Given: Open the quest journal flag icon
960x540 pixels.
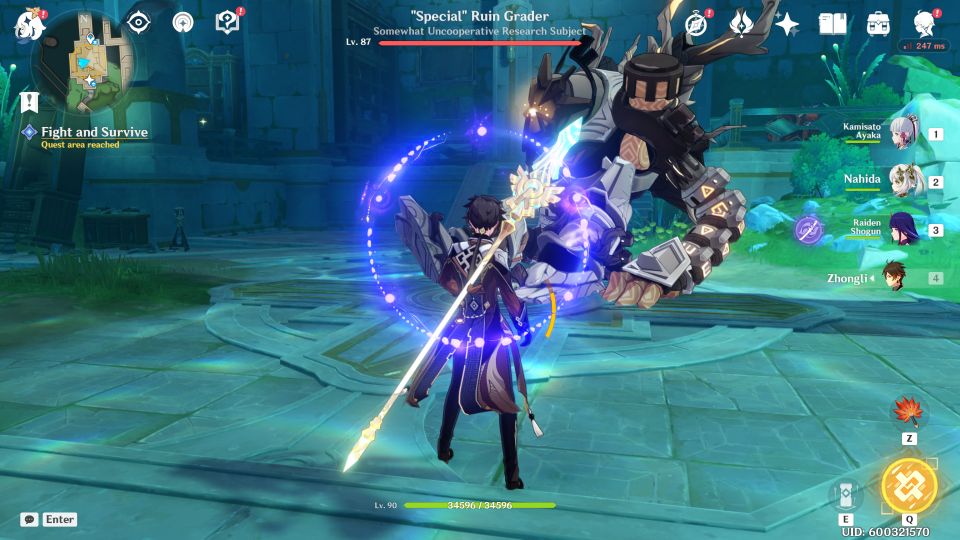Looking at the screenshot, I should (x=28, y=100).
